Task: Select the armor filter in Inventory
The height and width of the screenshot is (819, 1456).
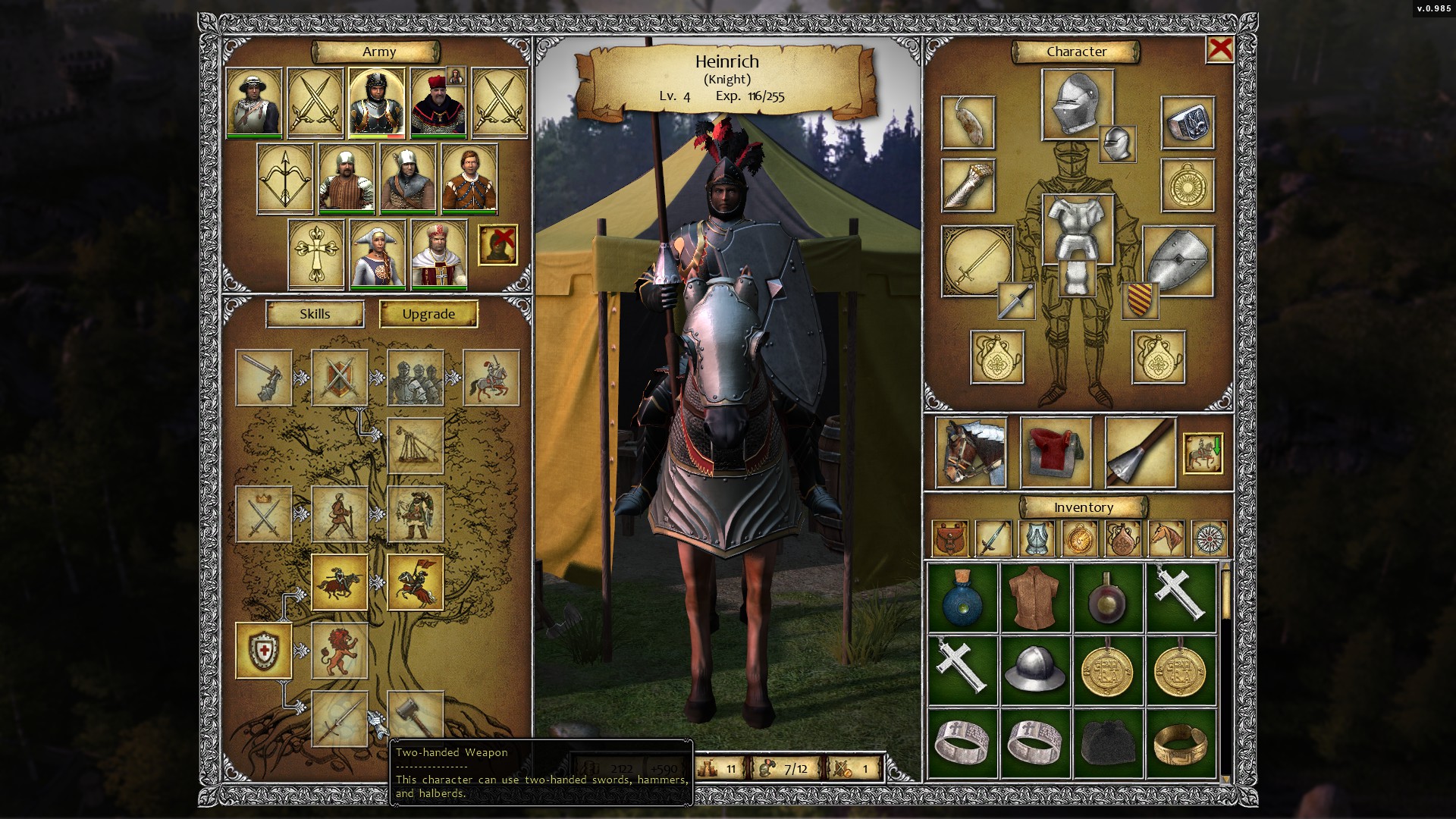Action: coord(1036,540)
